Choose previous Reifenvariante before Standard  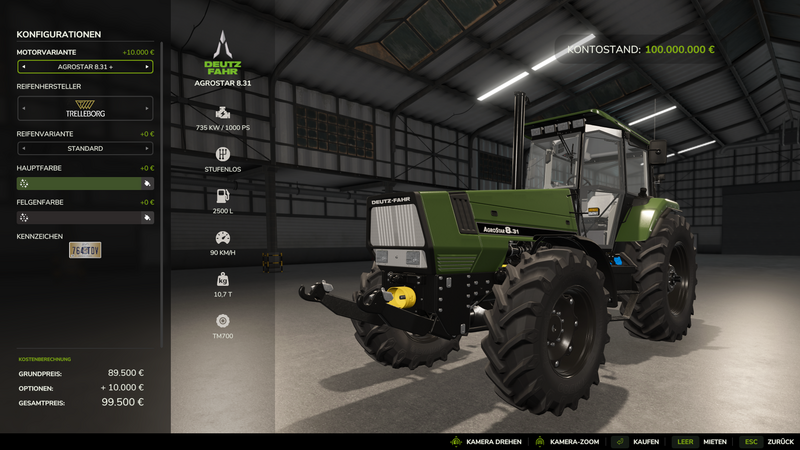coord(23,149)
